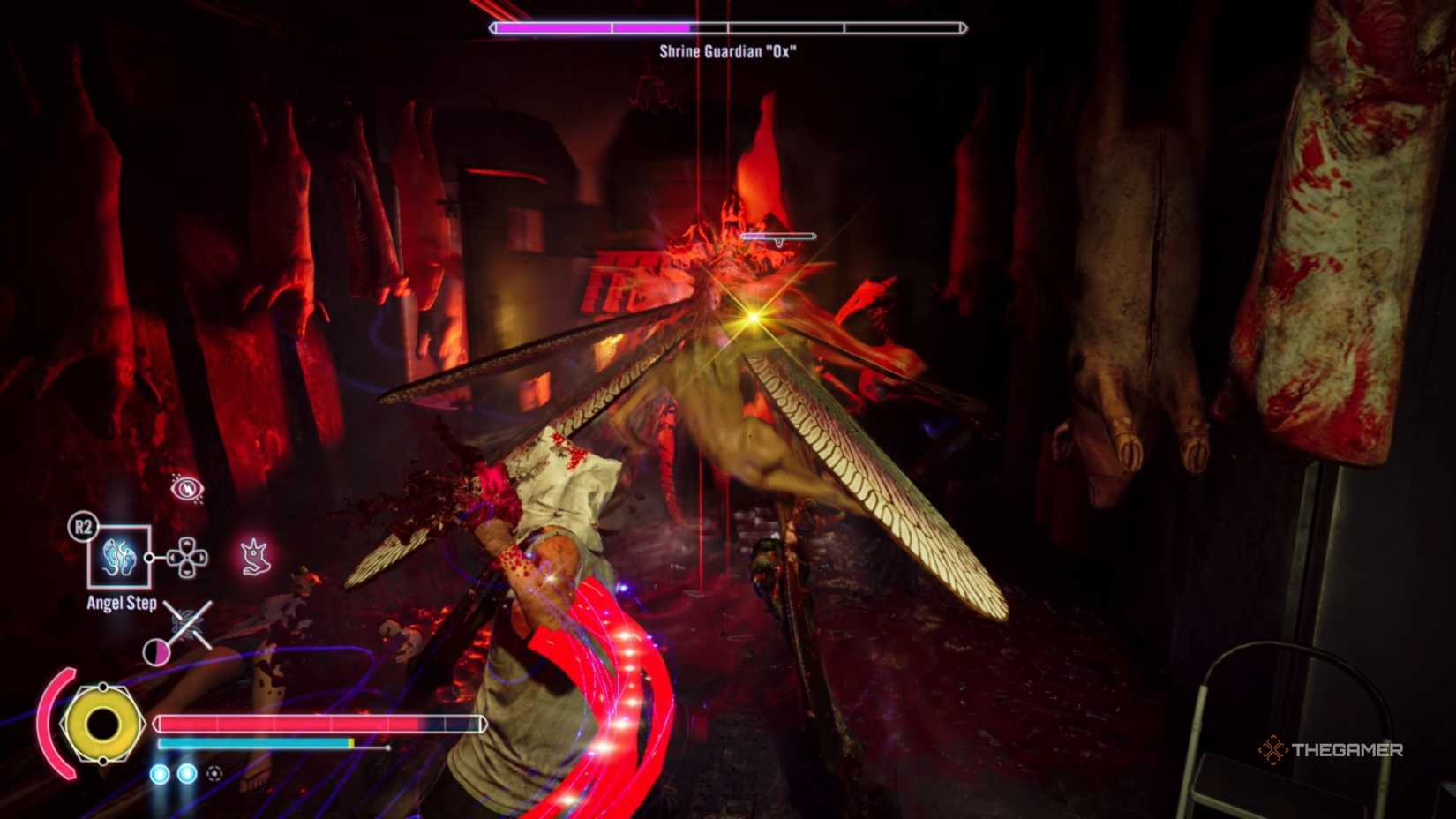Image resolution: width=1456 pixels, height=819 pixels.
Task: Activate the Angel Step ability icon
Action: click(x=119, y=557)
